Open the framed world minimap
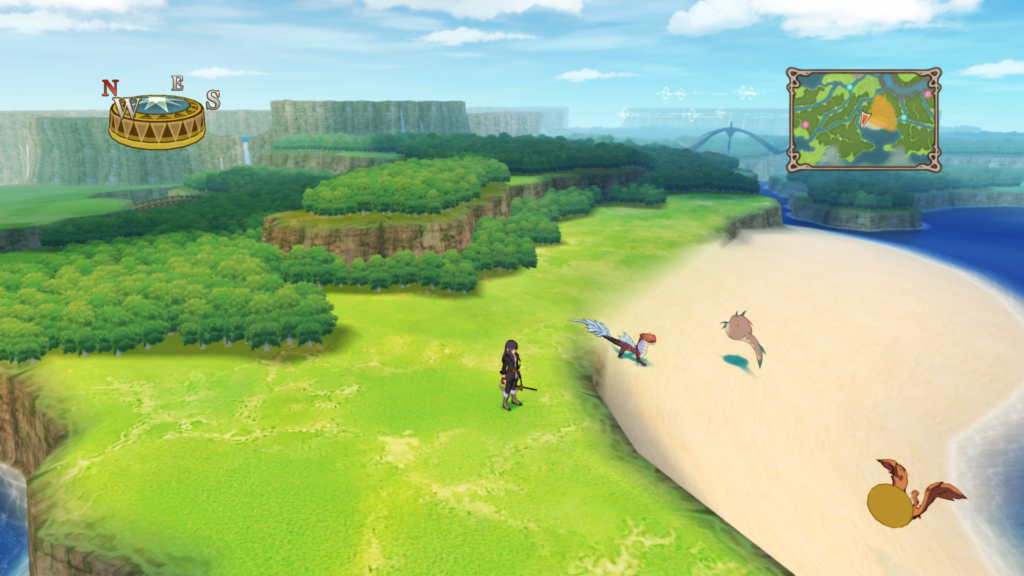Screen dimensions: 1024x576 coord(863,119)
